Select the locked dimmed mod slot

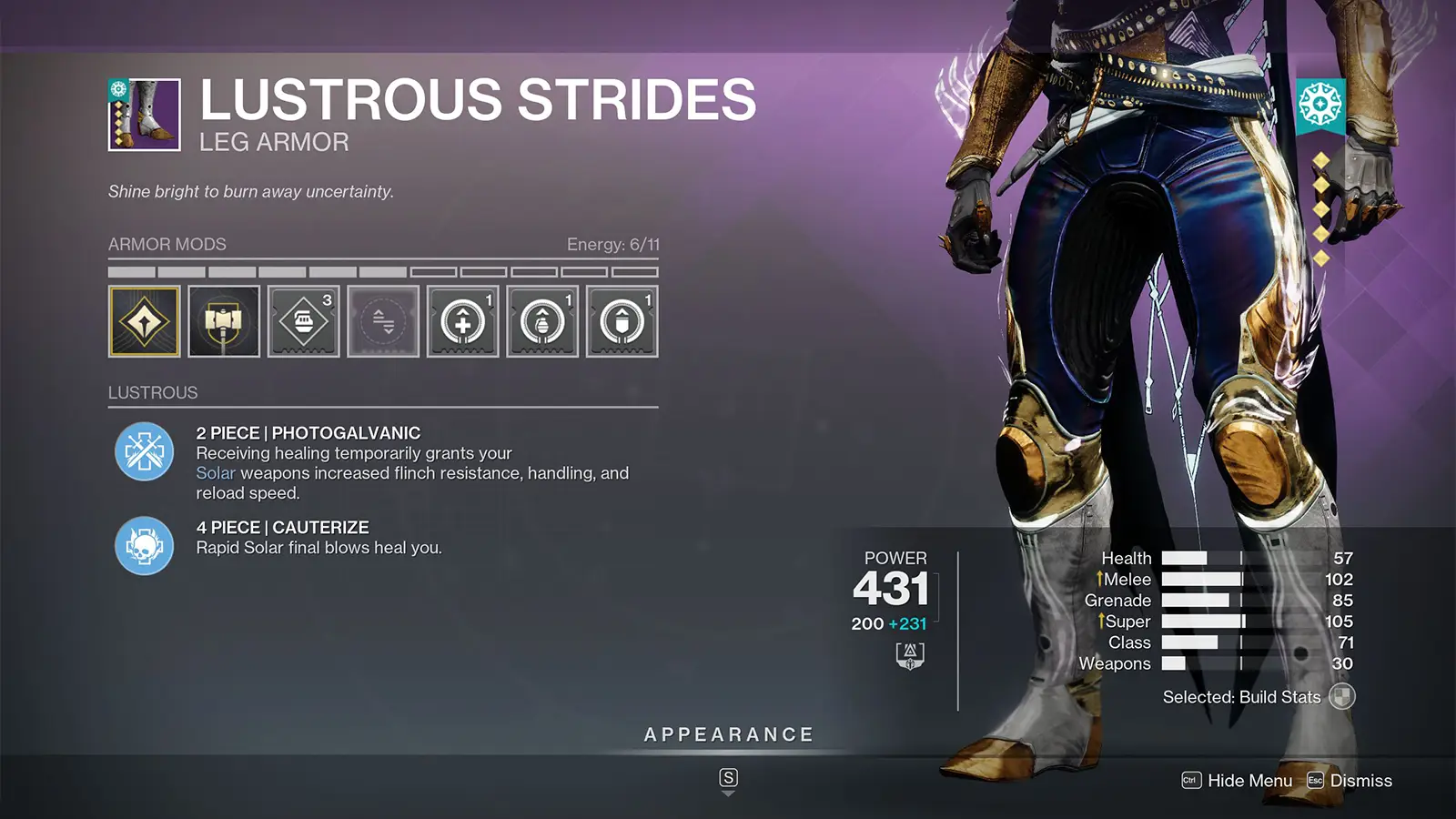point(383,321)
